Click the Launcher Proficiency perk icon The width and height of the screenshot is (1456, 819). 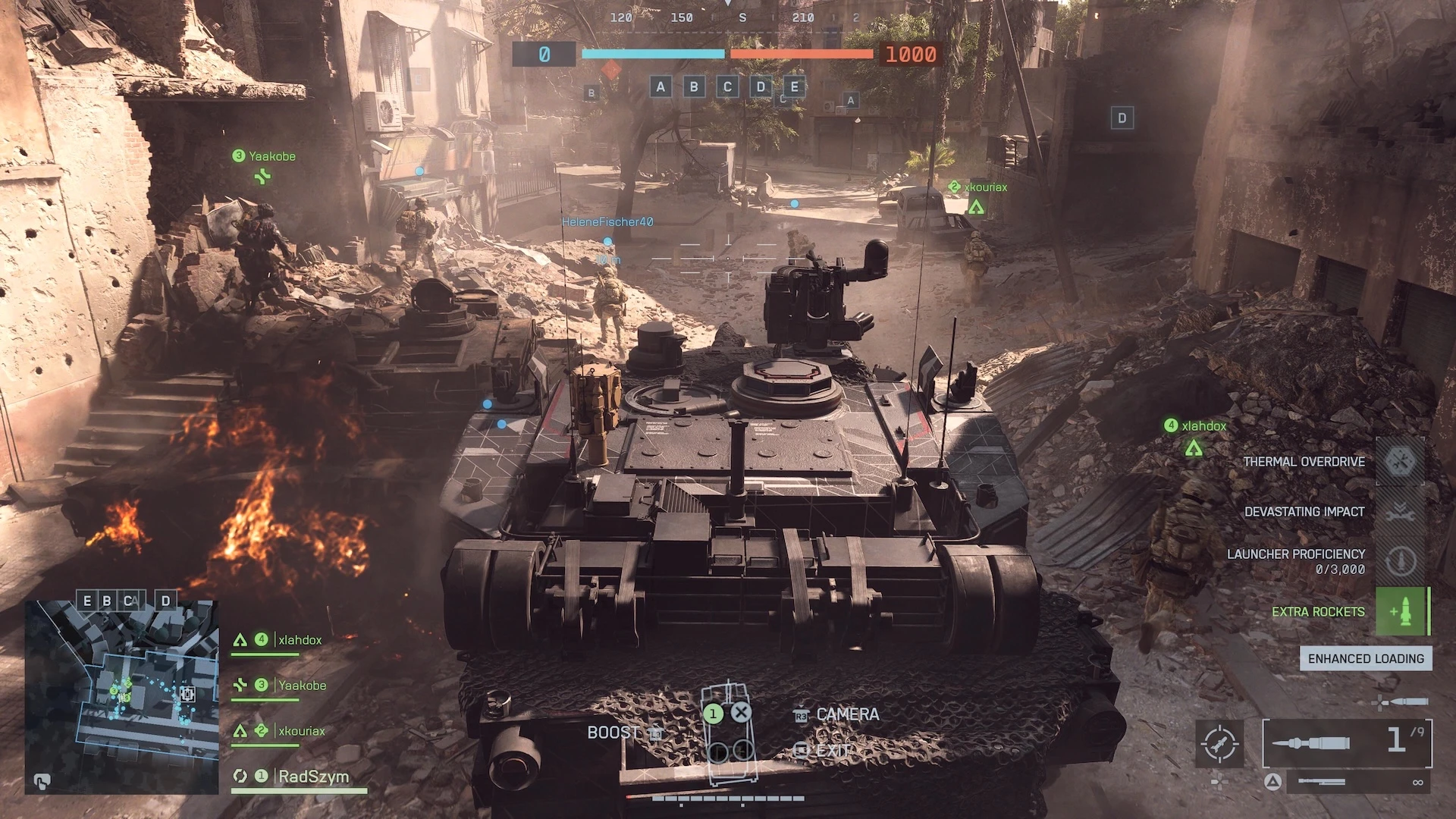(x=1400, y=561)
